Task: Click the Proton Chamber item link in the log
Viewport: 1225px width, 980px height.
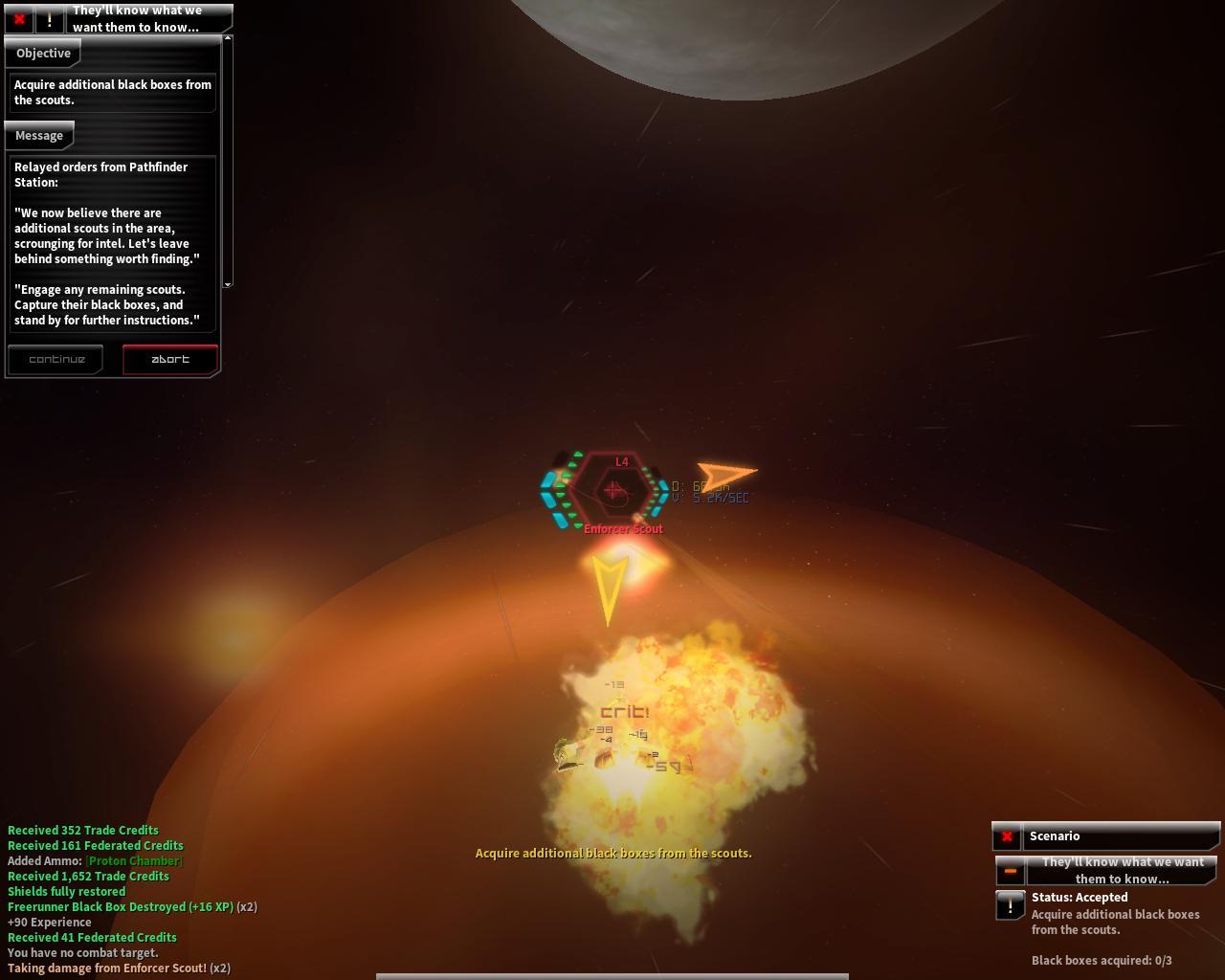Action: coord(134,861)
